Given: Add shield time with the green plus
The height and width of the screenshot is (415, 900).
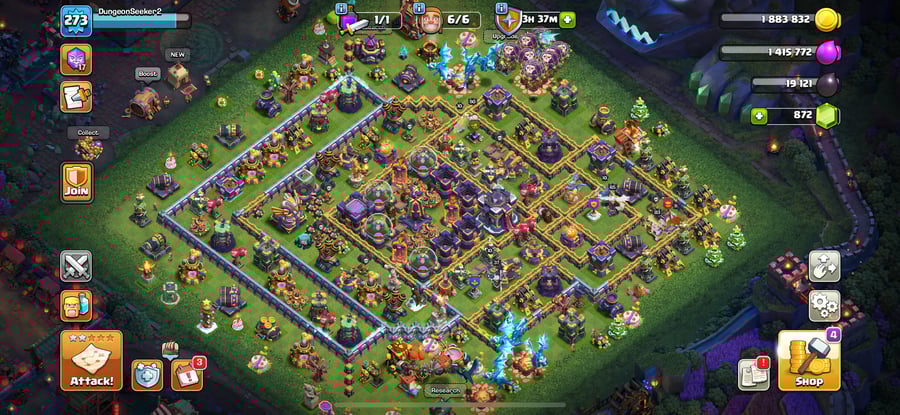Looking at the screenshot, I should [568, 19].
